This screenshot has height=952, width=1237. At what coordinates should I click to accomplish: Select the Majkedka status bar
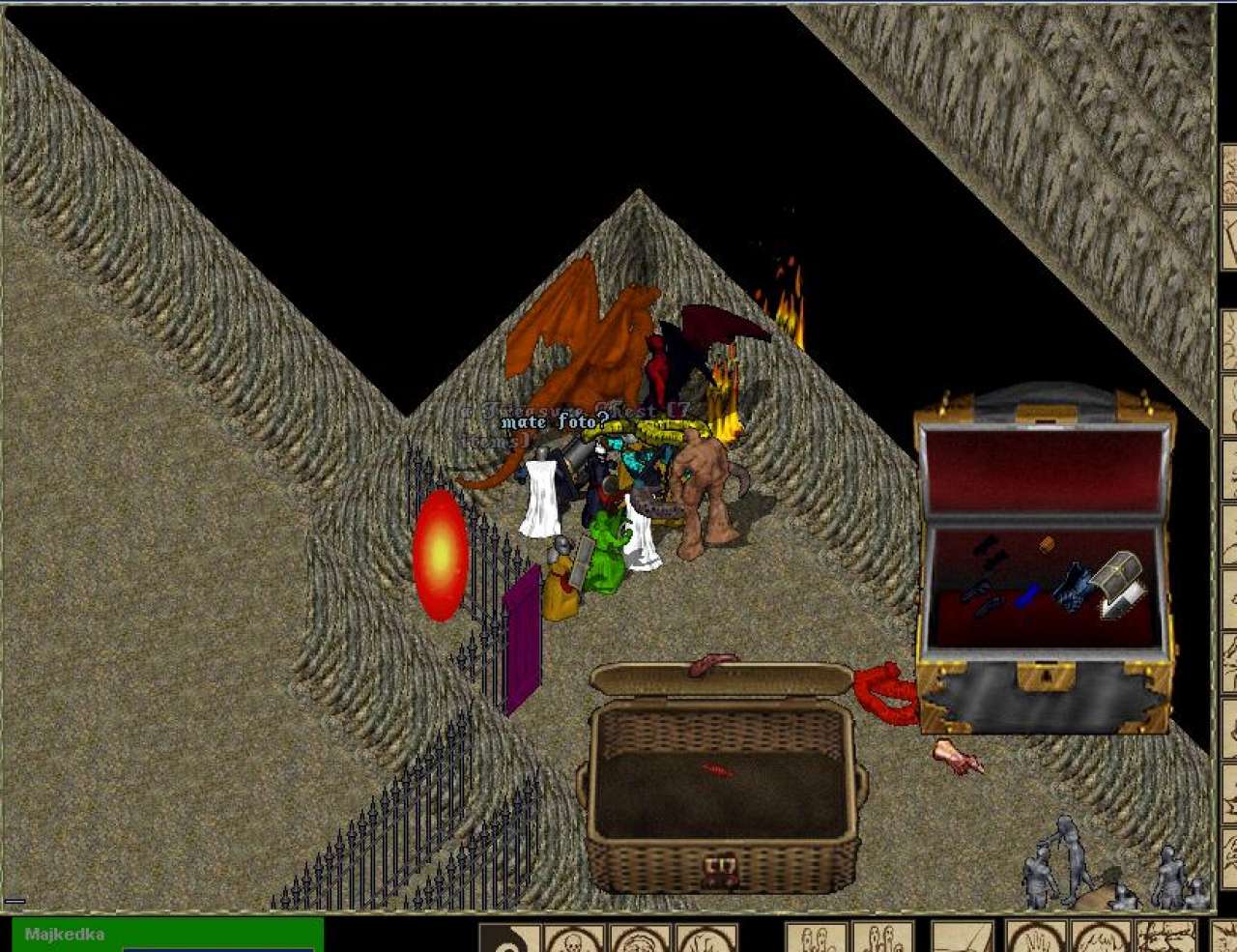coord(166,936)
